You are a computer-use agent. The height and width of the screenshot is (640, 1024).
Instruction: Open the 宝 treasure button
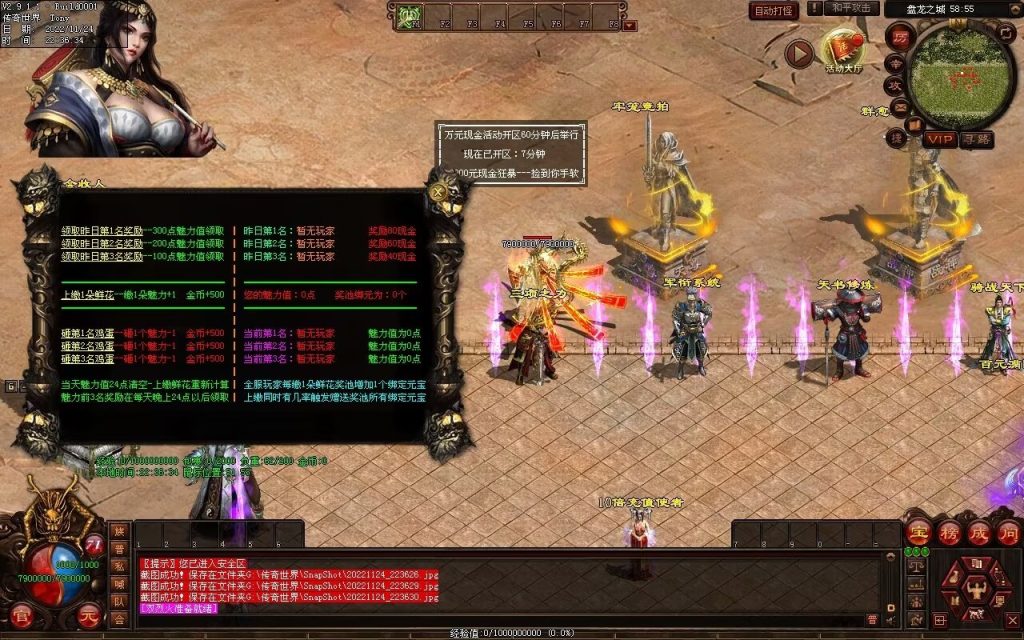(x=919, y=531)
